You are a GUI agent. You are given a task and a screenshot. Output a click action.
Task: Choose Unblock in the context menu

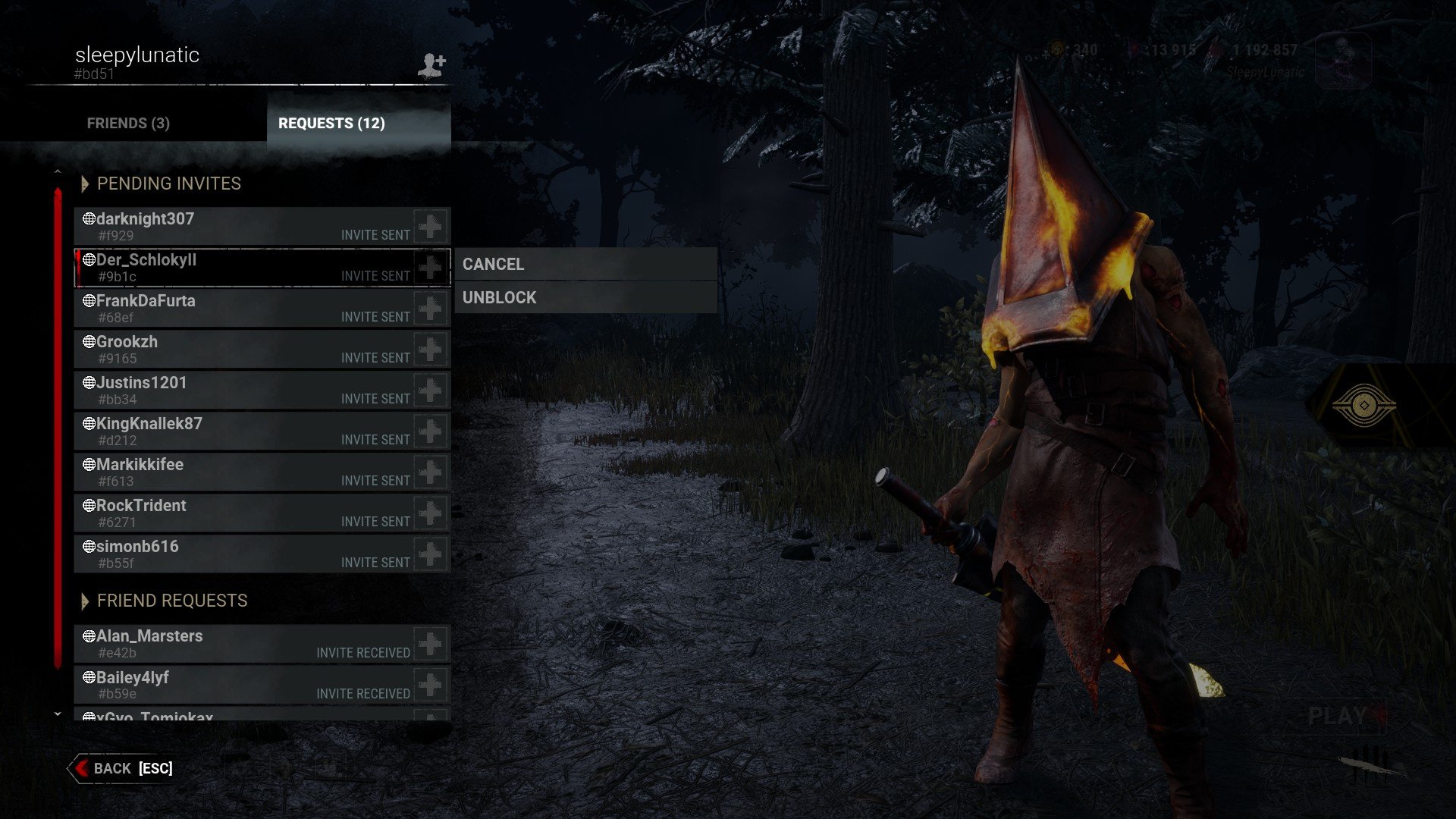click(585, 297)
